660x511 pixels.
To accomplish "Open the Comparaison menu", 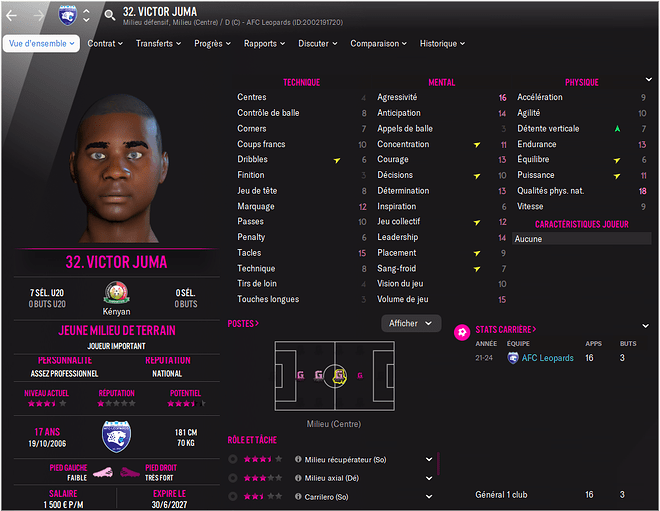I will (x=378, y=44).
